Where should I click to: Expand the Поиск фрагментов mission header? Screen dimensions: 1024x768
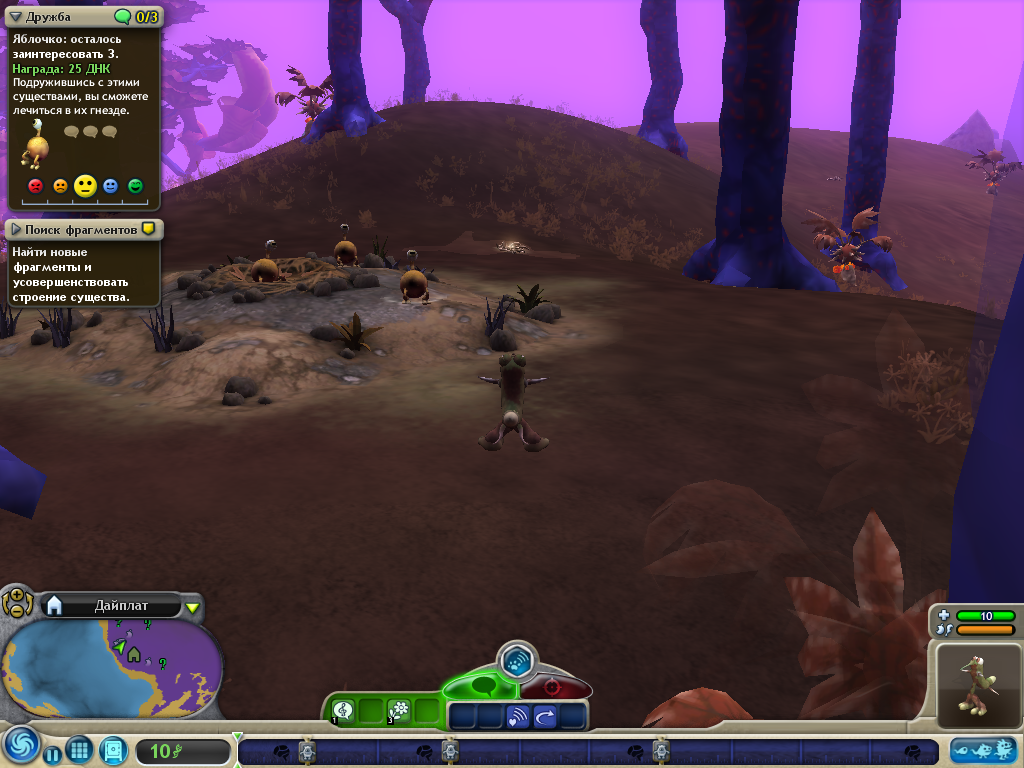tap(16, 230)
